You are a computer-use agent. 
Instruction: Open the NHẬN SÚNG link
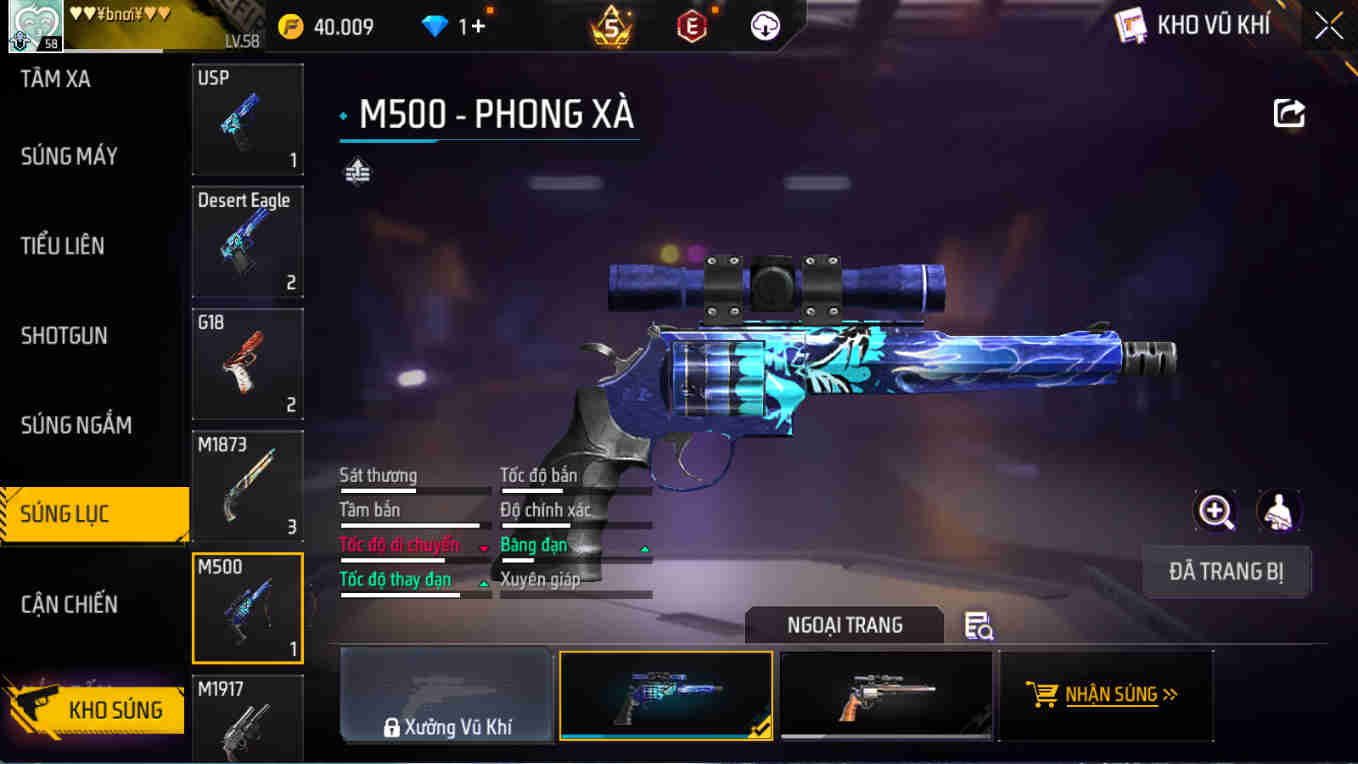1110,694
